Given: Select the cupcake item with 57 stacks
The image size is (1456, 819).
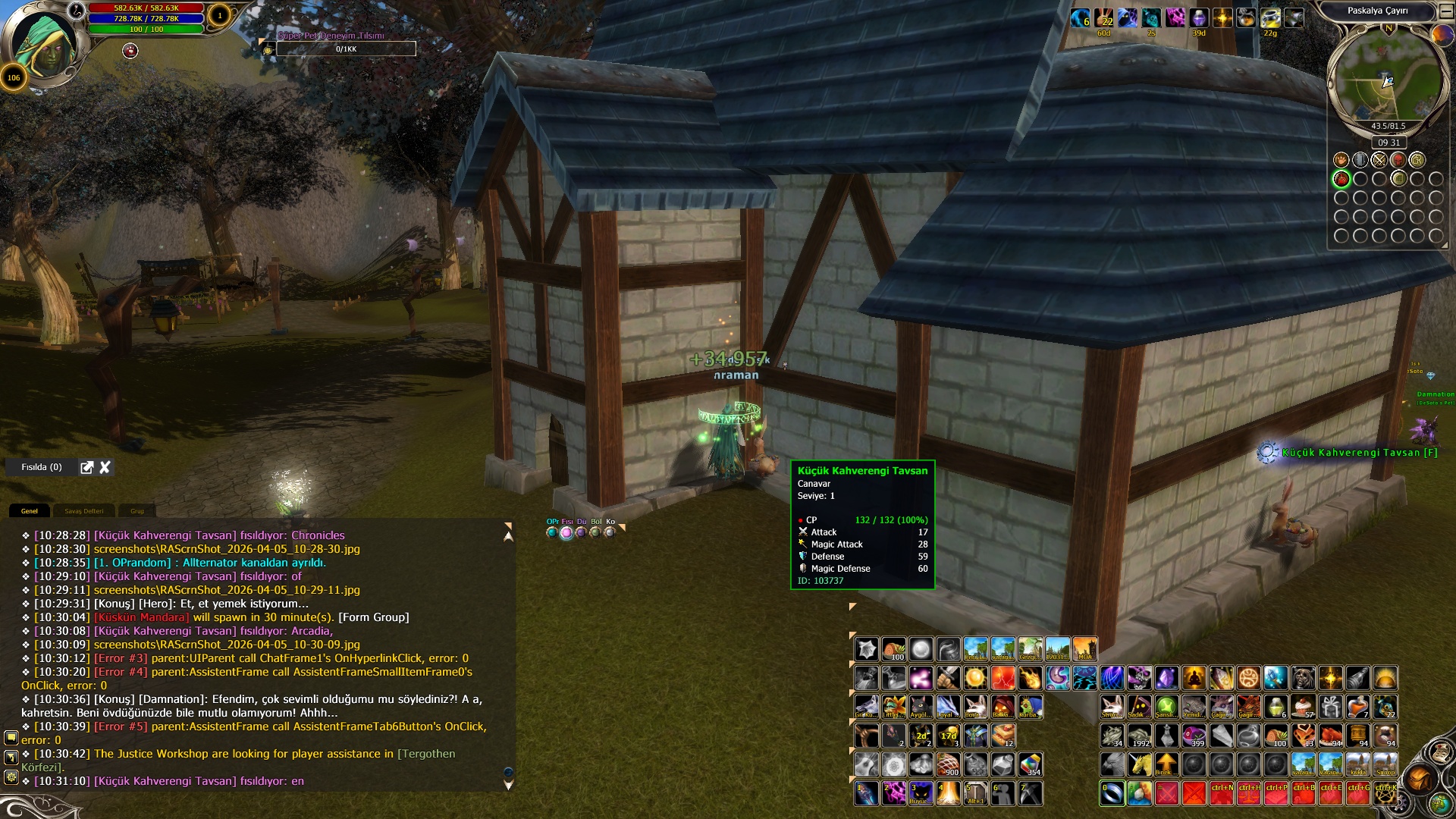Looking at the screenshot, I should [1303, 707].
